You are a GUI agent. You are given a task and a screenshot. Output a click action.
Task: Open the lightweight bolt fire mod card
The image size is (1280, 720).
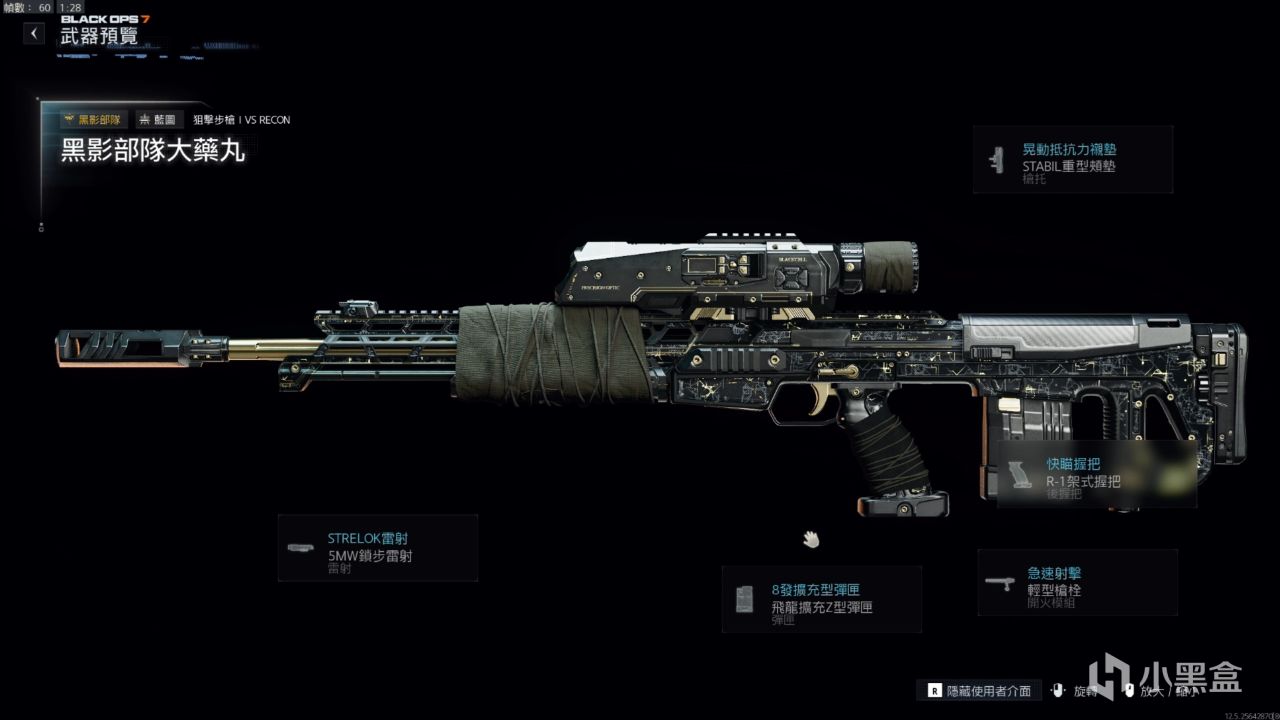click(1077, 582)
